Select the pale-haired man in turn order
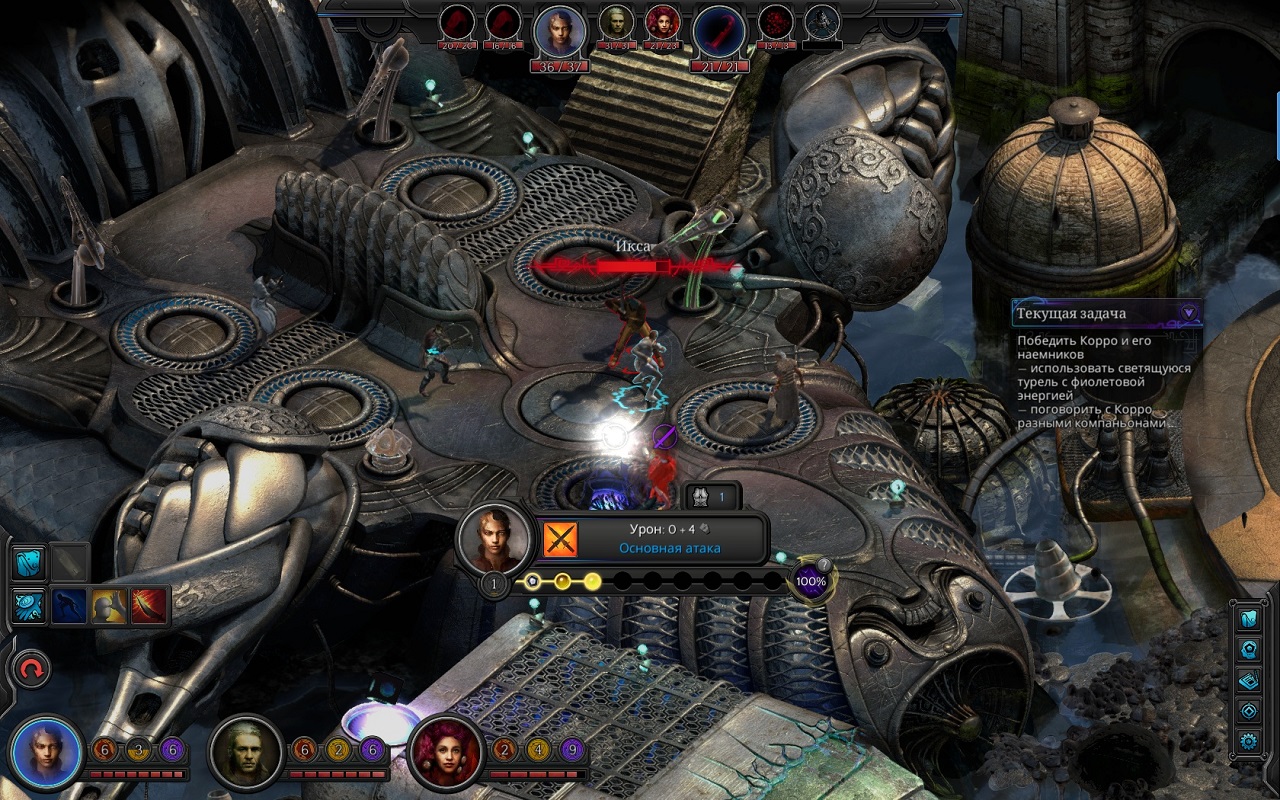 tap(614, 21)
